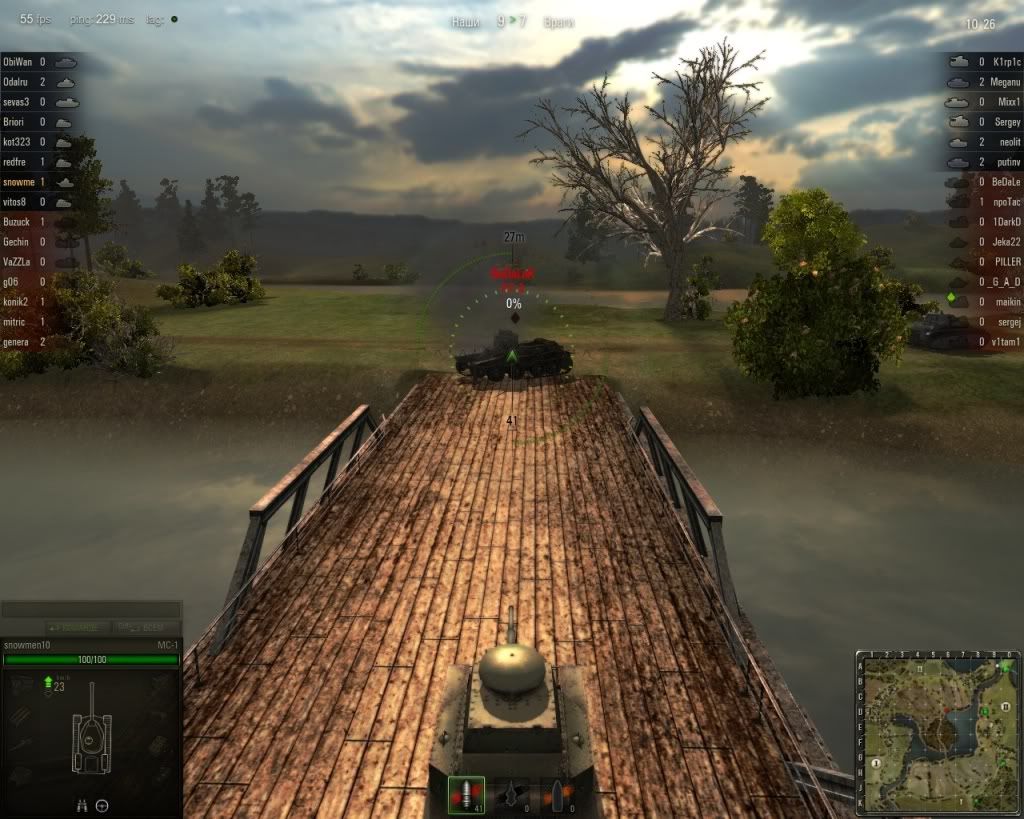Viewport: 1024px width, 819px height.
Task: Select enemy K1rp1c in the enemy list
Action: 985,62
